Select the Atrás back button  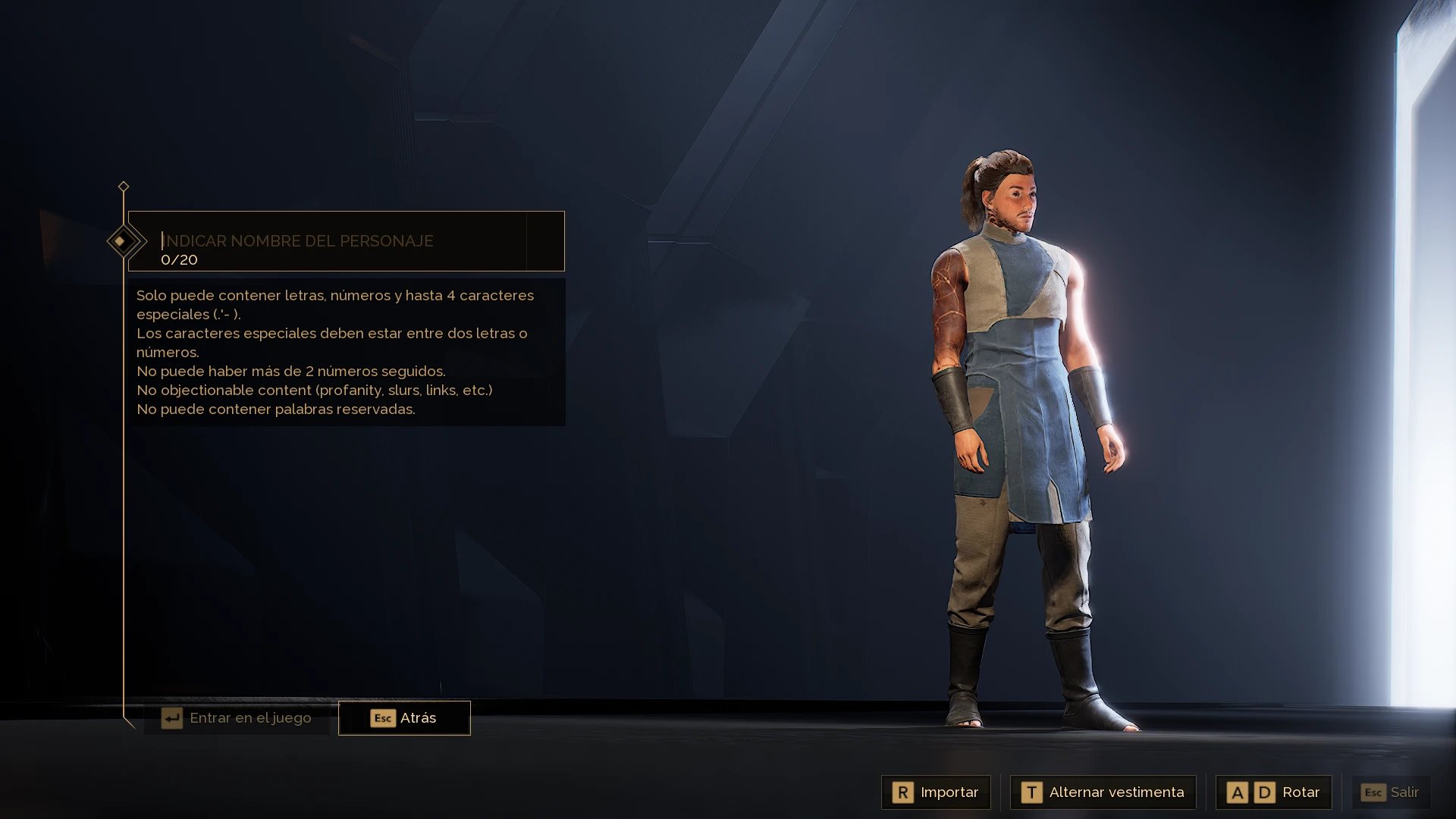(x=404, y=718)
